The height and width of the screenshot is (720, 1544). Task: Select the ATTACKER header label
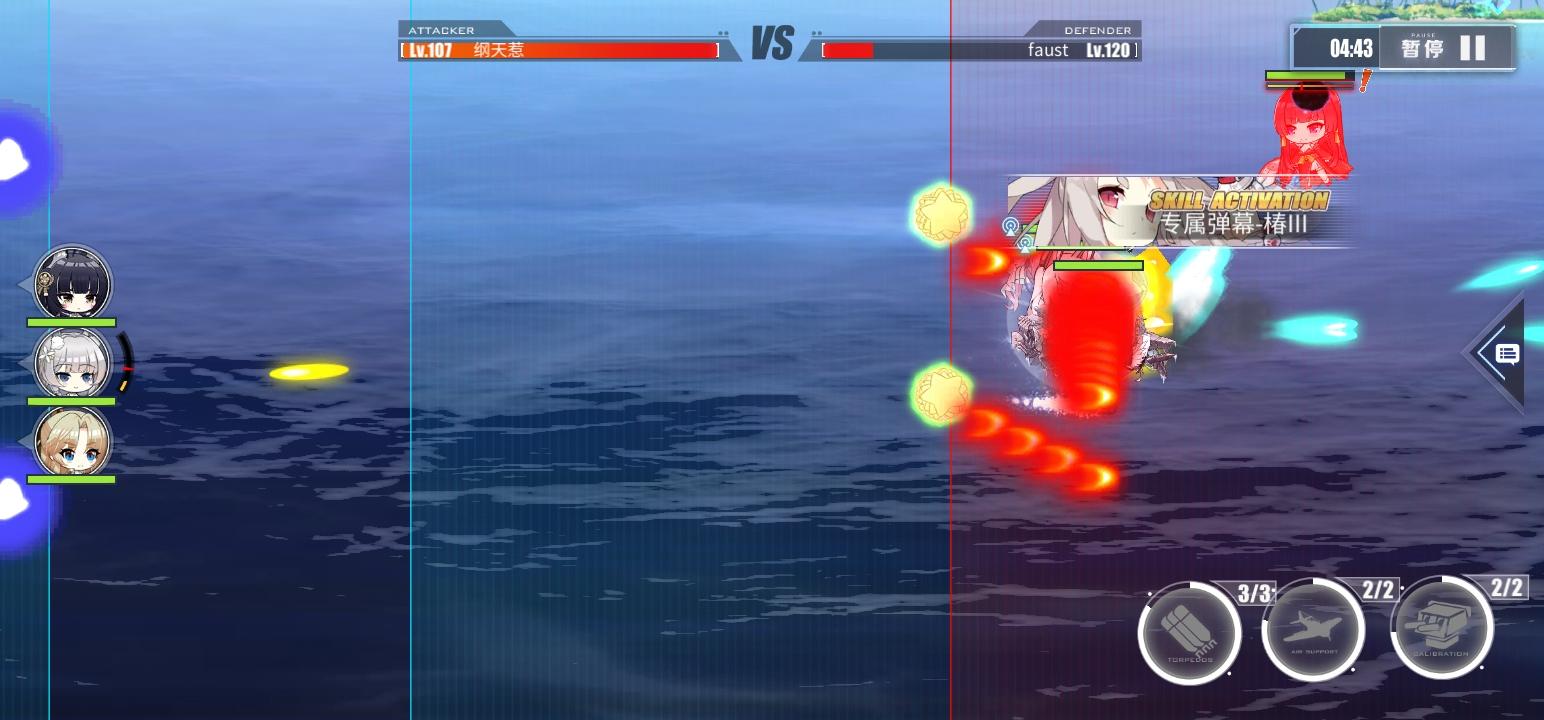click(443, 29)
